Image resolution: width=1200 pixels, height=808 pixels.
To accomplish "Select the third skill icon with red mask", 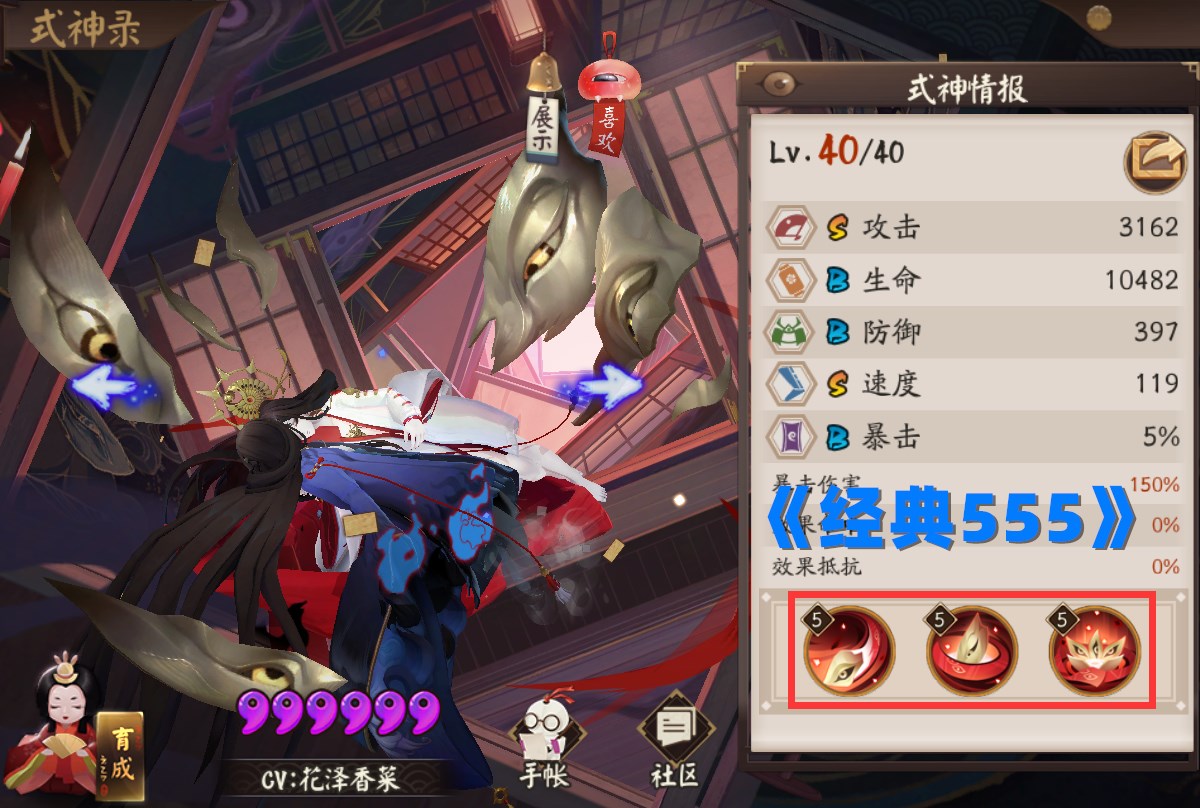I will point(1093,651).
